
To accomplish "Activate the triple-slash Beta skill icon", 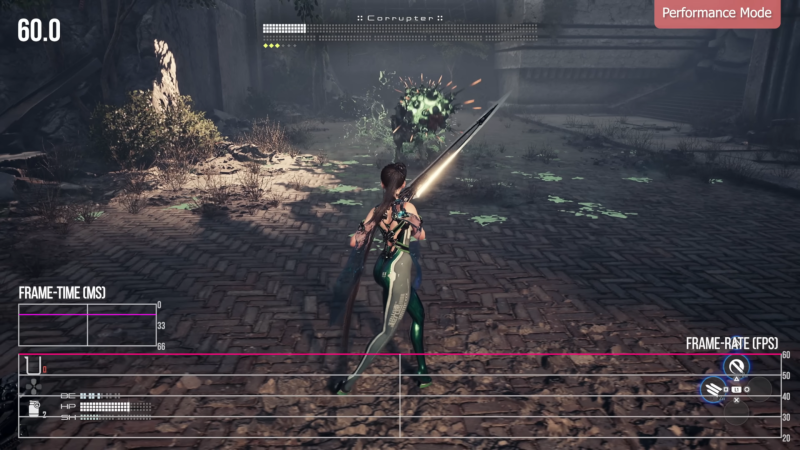I will pyautogui.click(x=712, y=390).
